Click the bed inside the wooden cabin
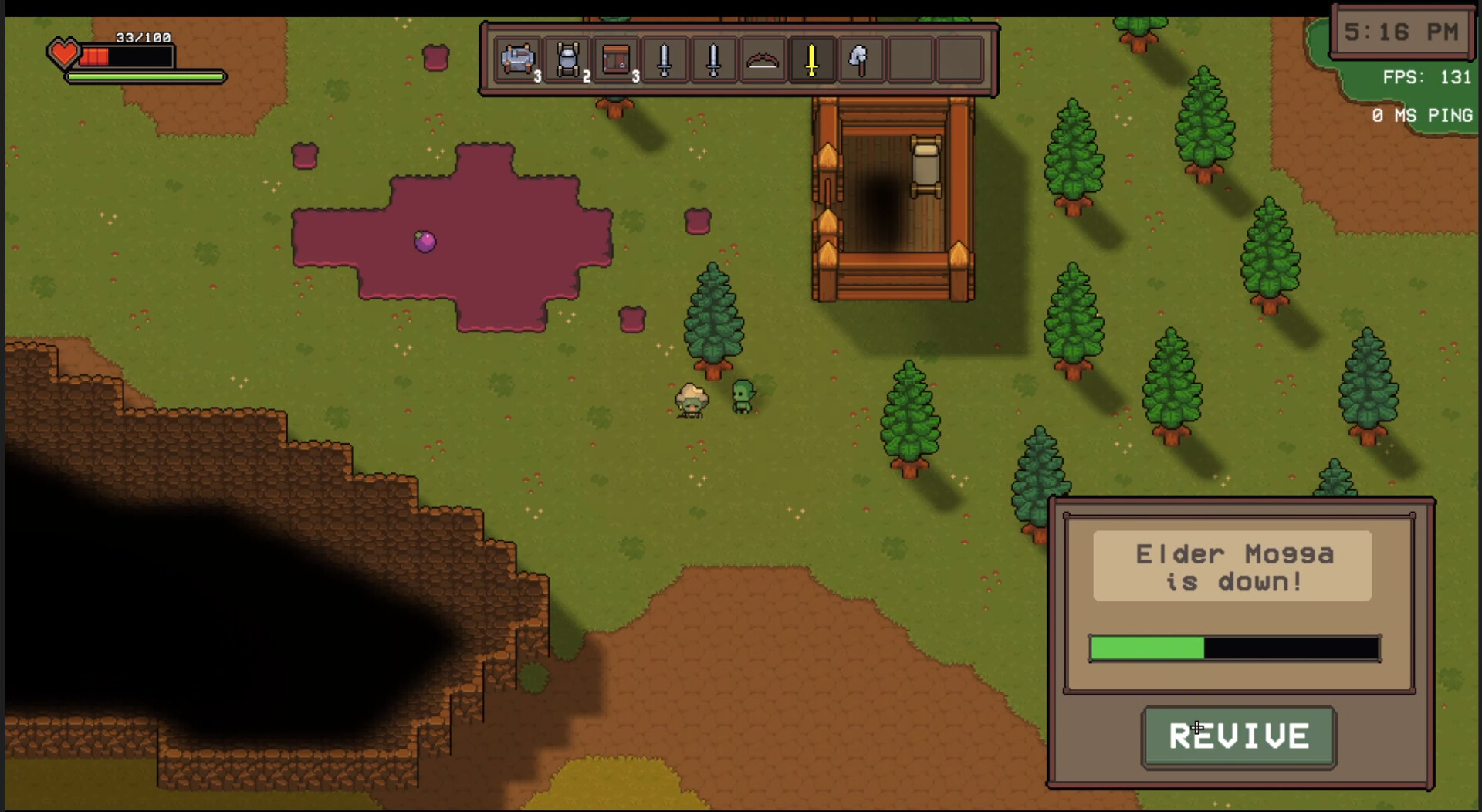 (x=925, y=164)
